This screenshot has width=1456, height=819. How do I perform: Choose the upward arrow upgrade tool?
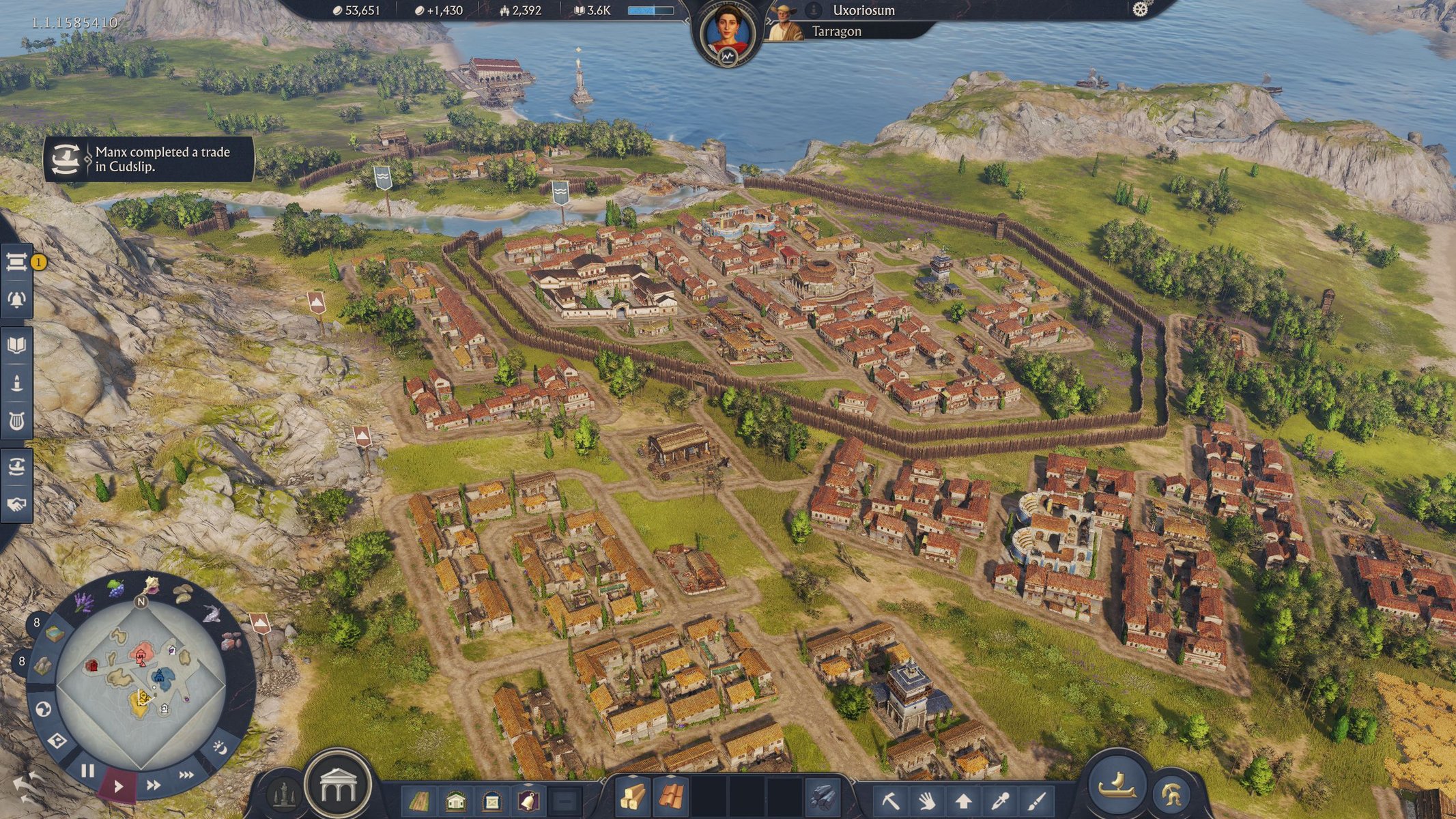pos(963,799)
